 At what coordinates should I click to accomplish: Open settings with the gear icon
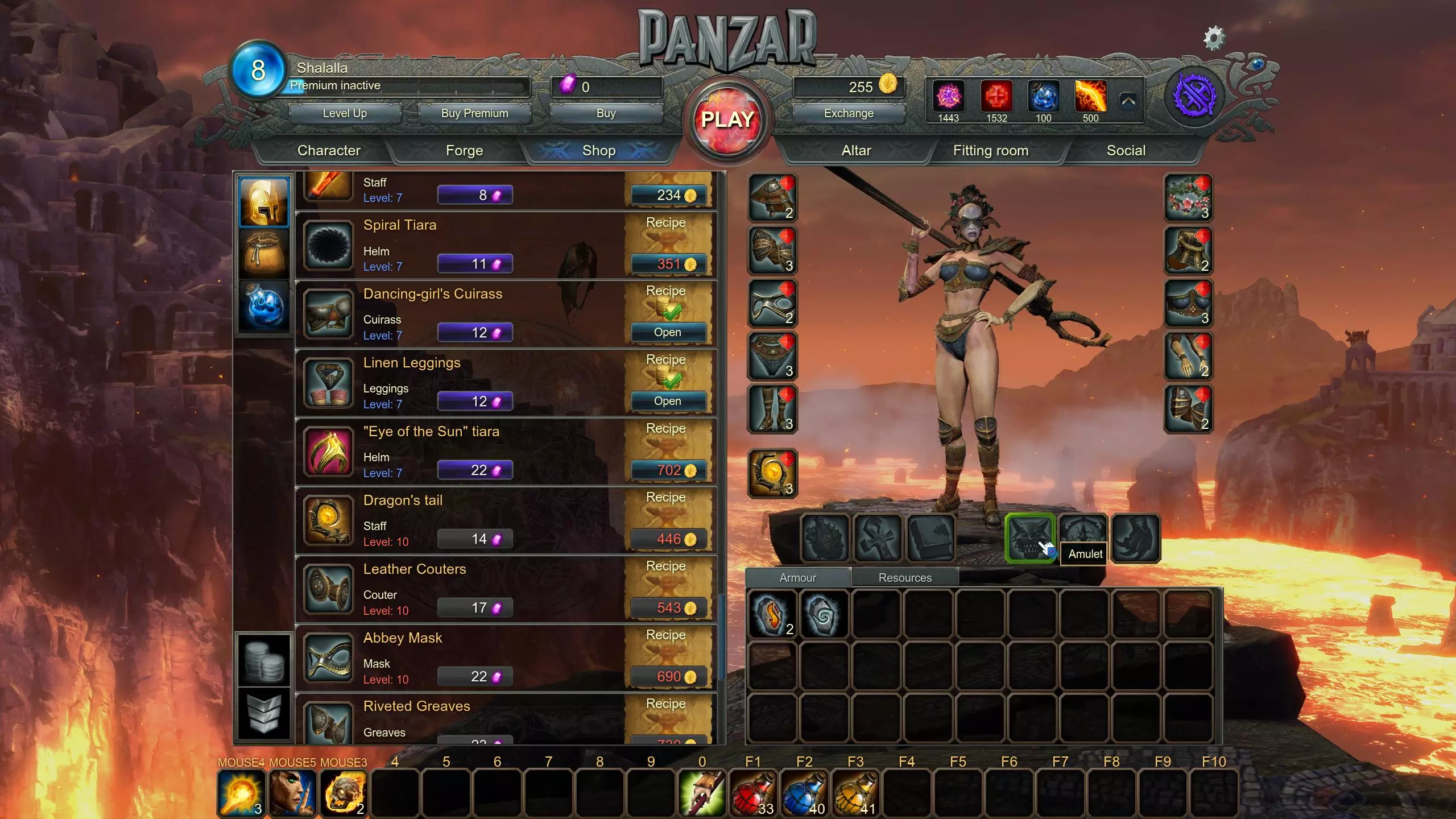coord(1213,39)
